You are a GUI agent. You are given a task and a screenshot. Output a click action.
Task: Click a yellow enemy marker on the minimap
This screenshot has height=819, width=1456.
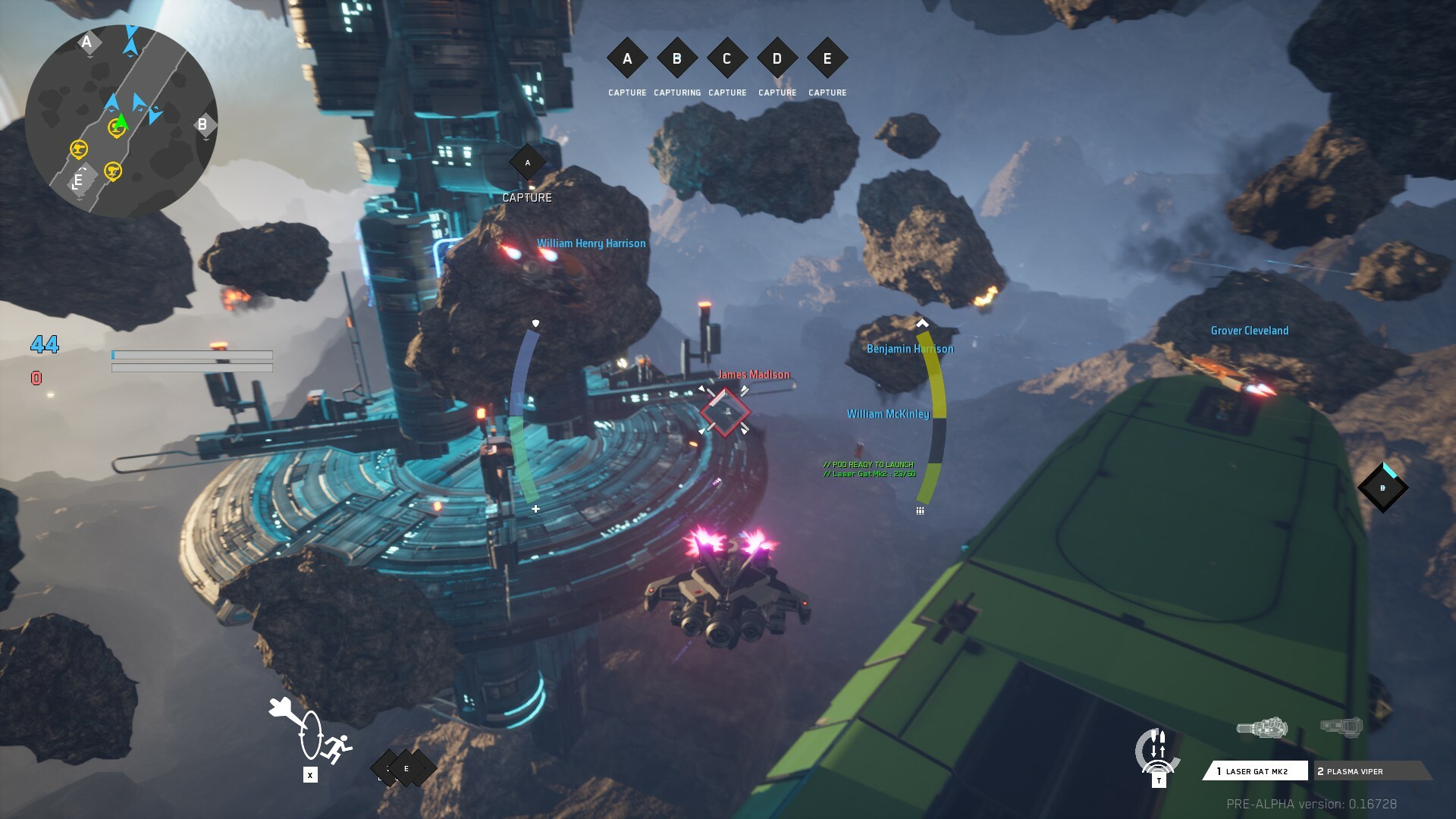(x=79, y=149)
